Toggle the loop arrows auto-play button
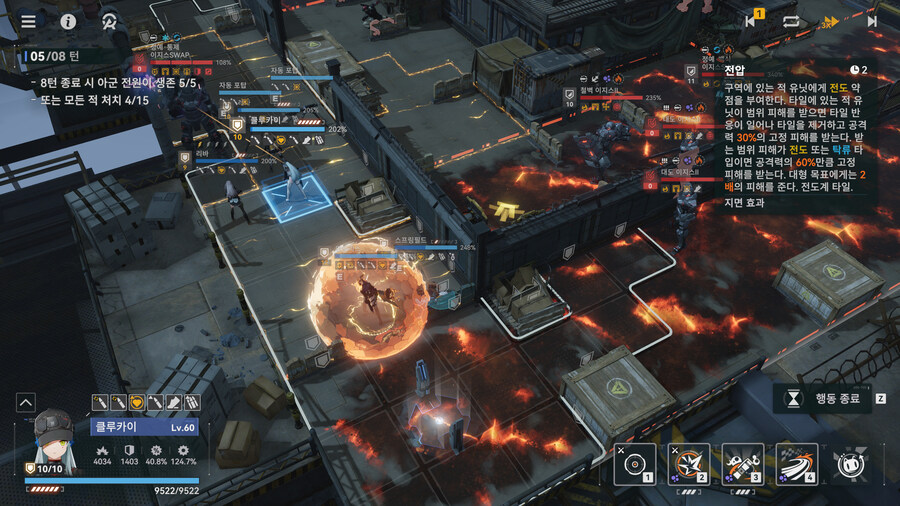The height and width of the screenshot is (506, 900). (791, 20)
